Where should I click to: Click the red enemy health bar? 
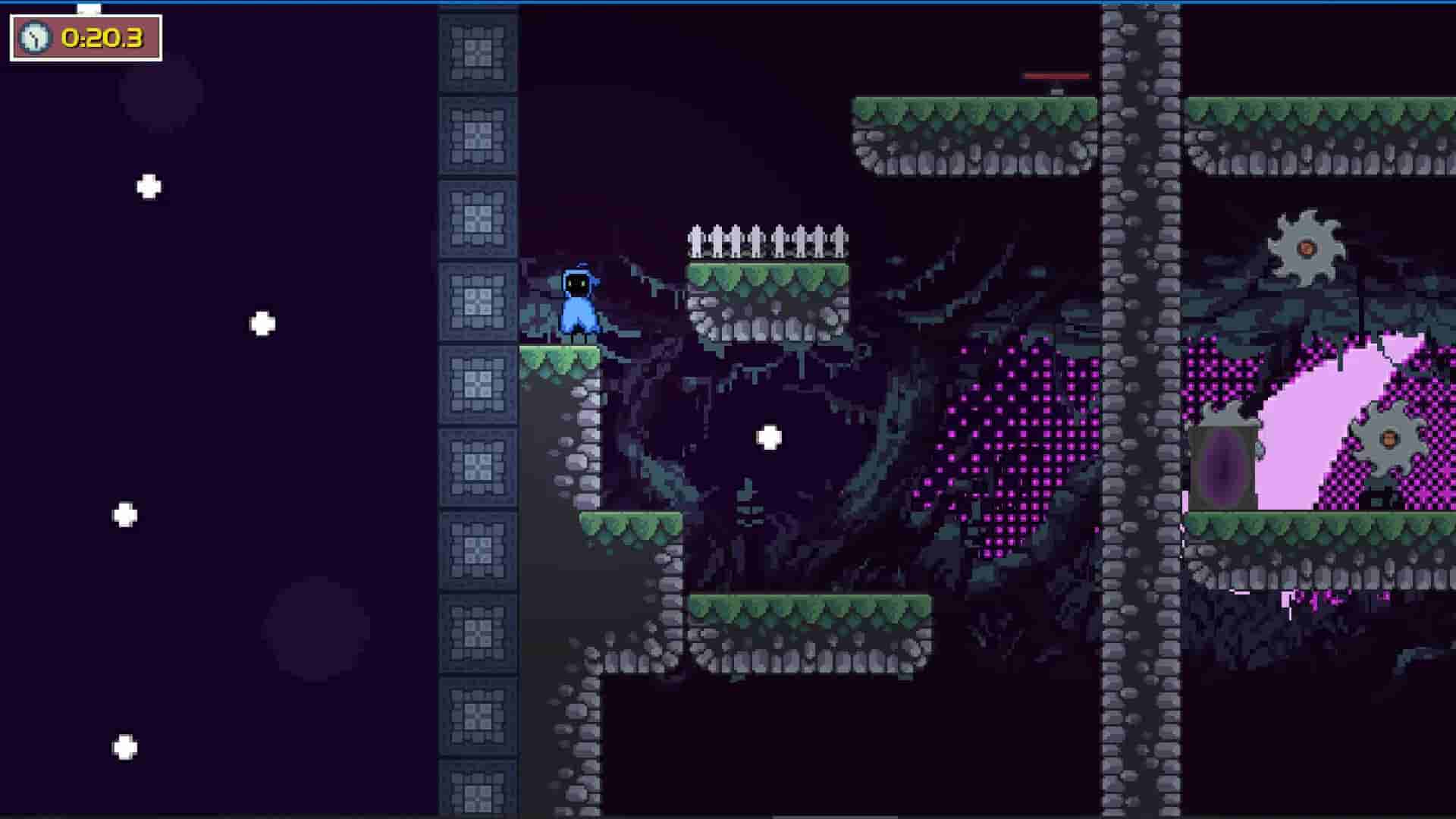1056,75
